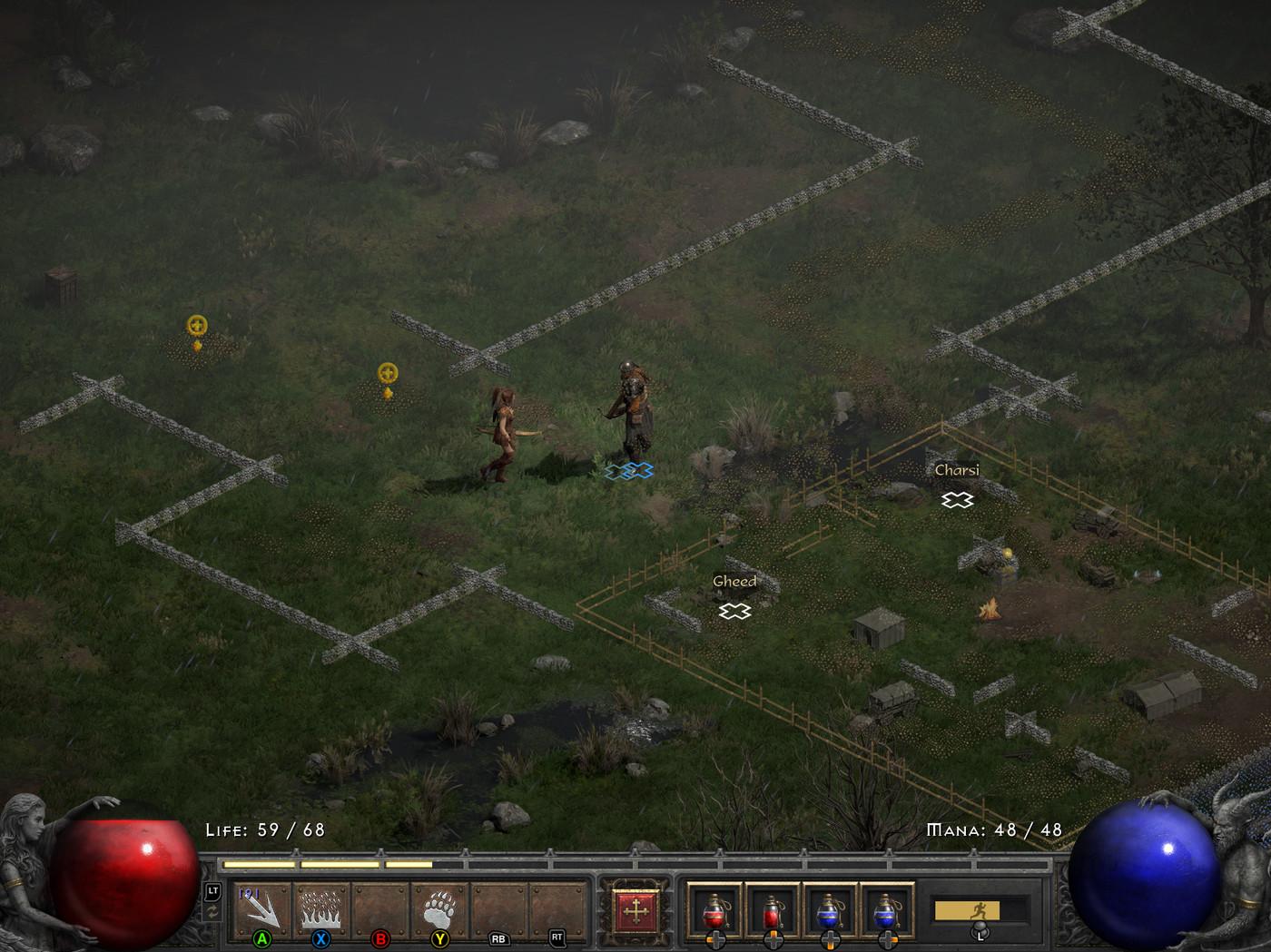The image size is (1271, 952).
Task: Select the Magic Arrow skill on the A slot
Action: click(262, 910)
